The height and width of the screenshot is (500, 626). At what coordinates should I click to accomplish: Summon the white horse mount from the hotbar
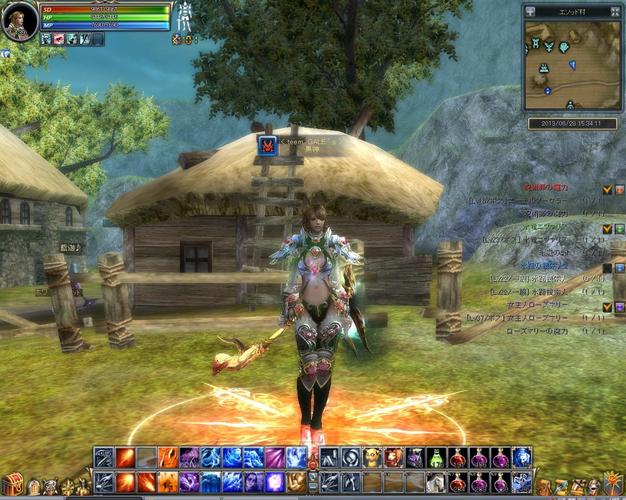(x=436, y=482)
